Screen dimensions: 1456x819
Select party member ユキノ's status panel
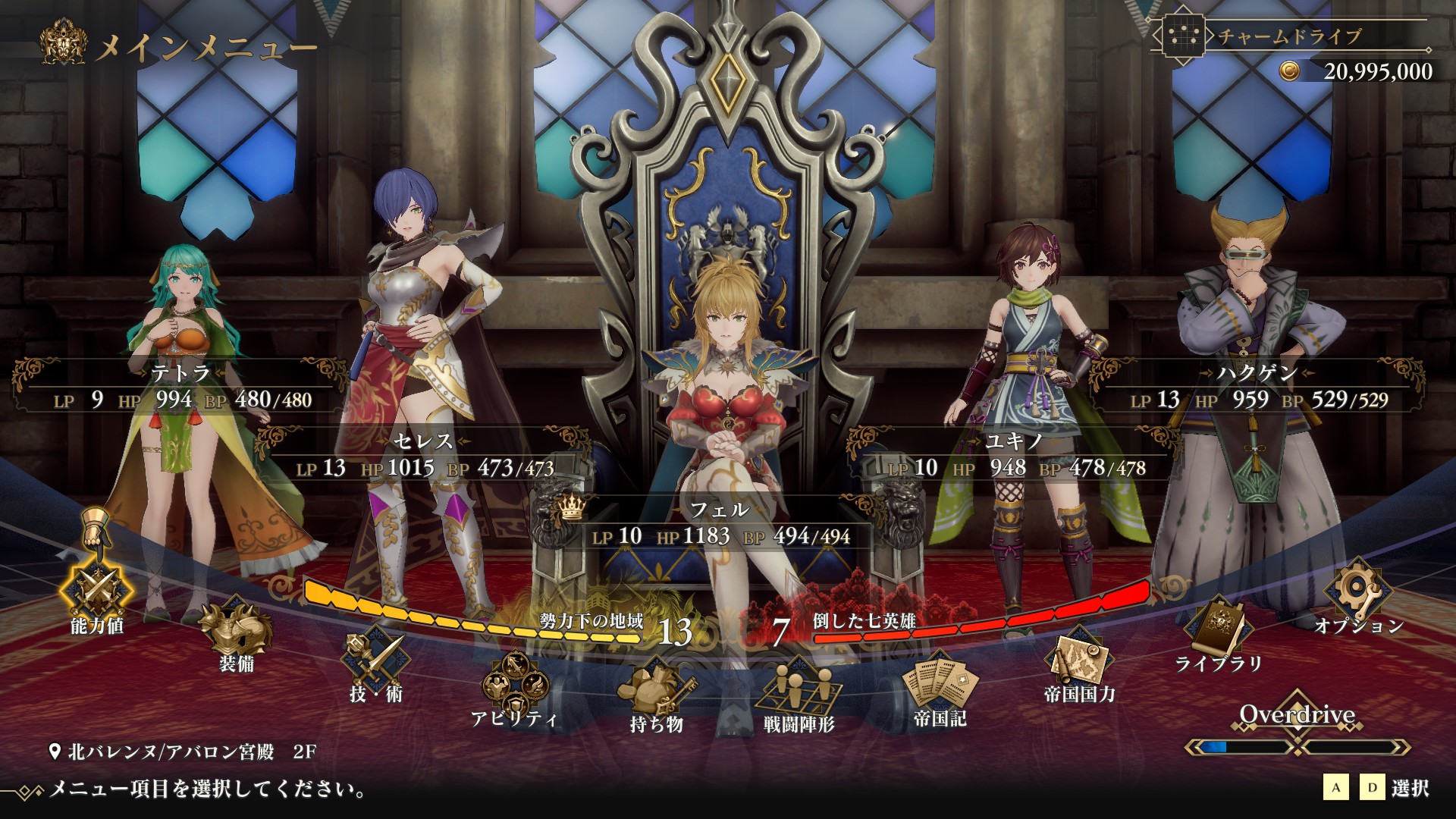[1015, 455]
